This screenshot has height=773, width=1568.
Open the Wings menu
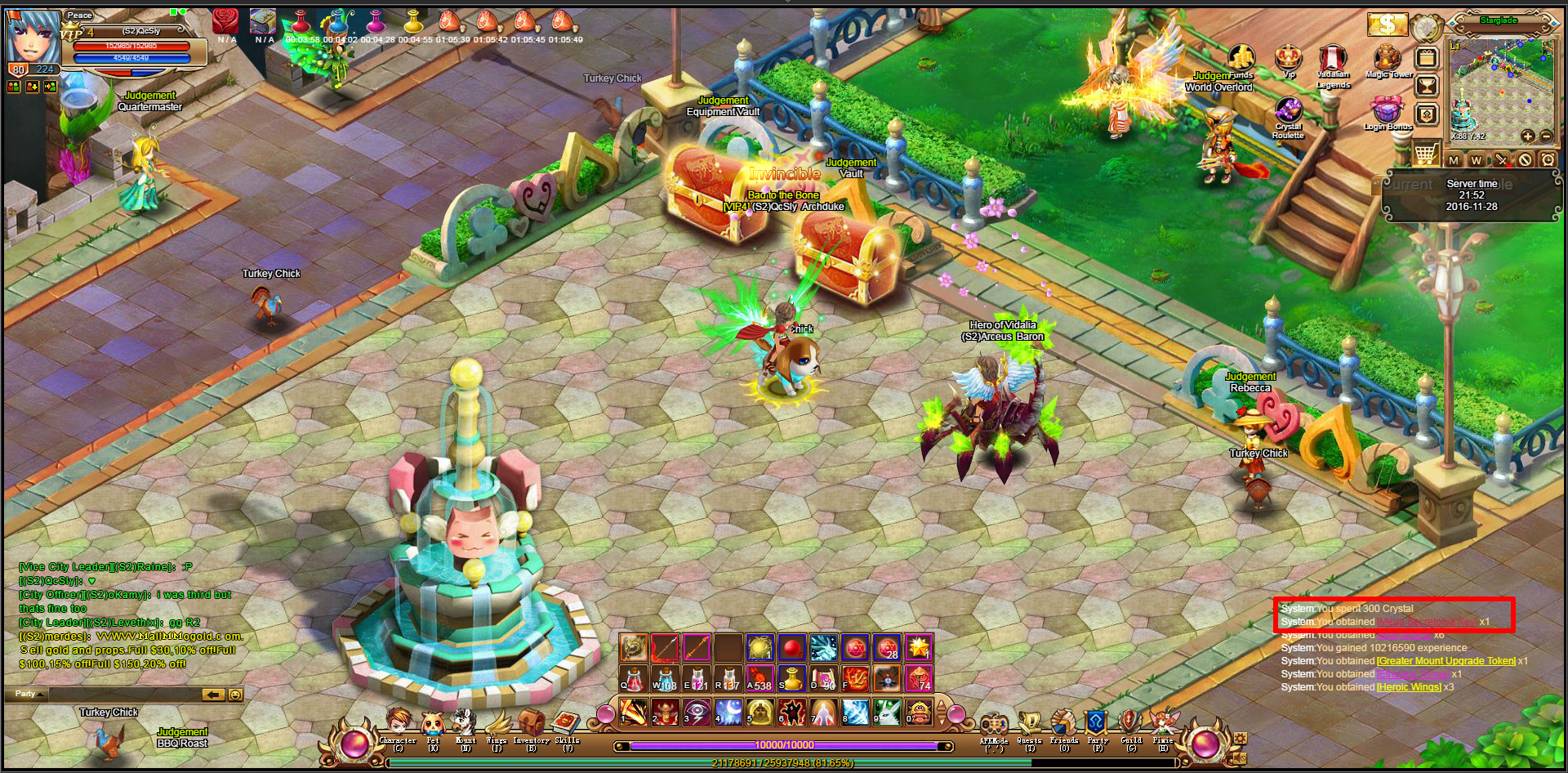pos(497,725)
